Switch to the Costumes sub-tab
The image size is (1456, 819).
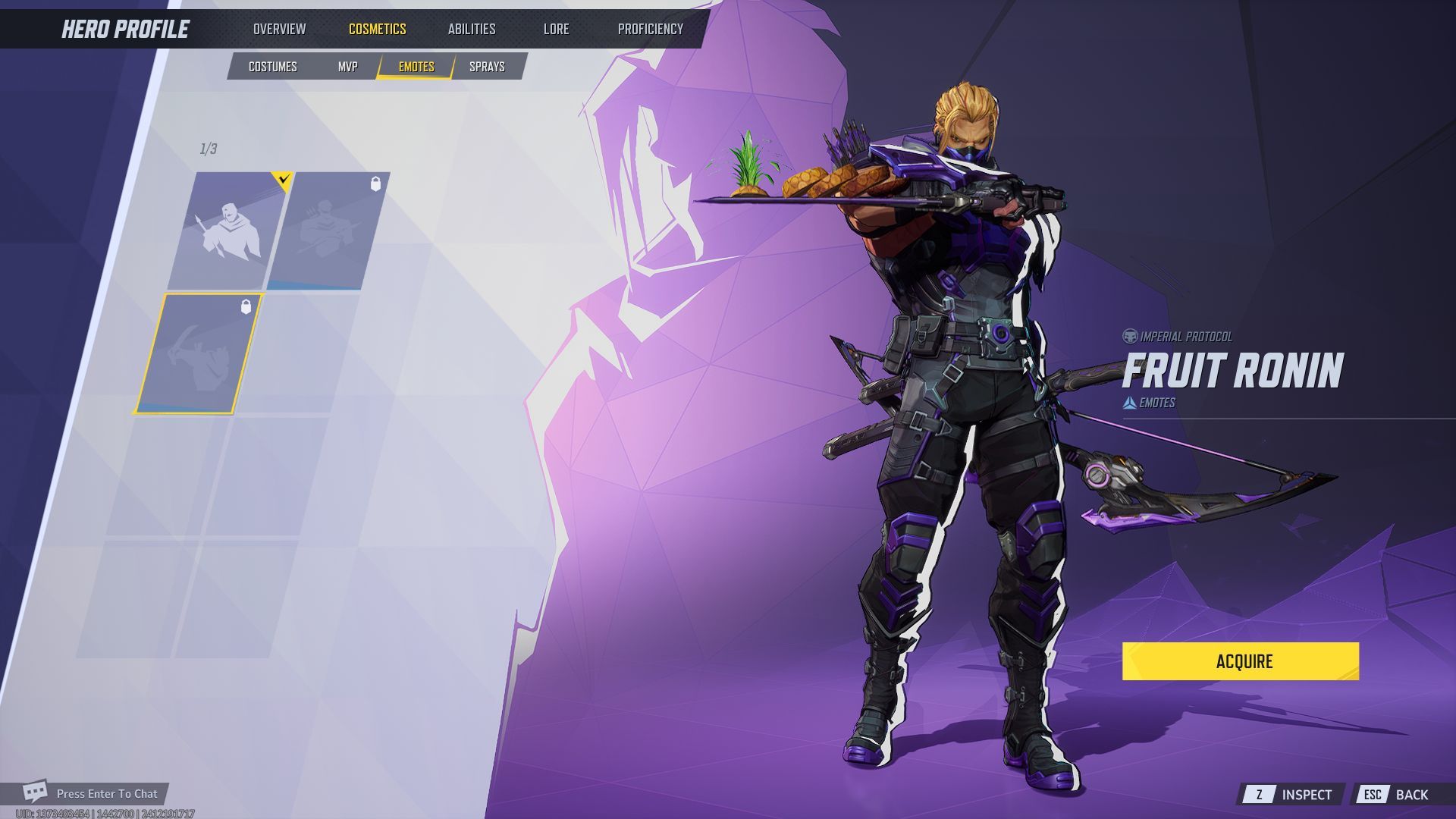point(271,66)
